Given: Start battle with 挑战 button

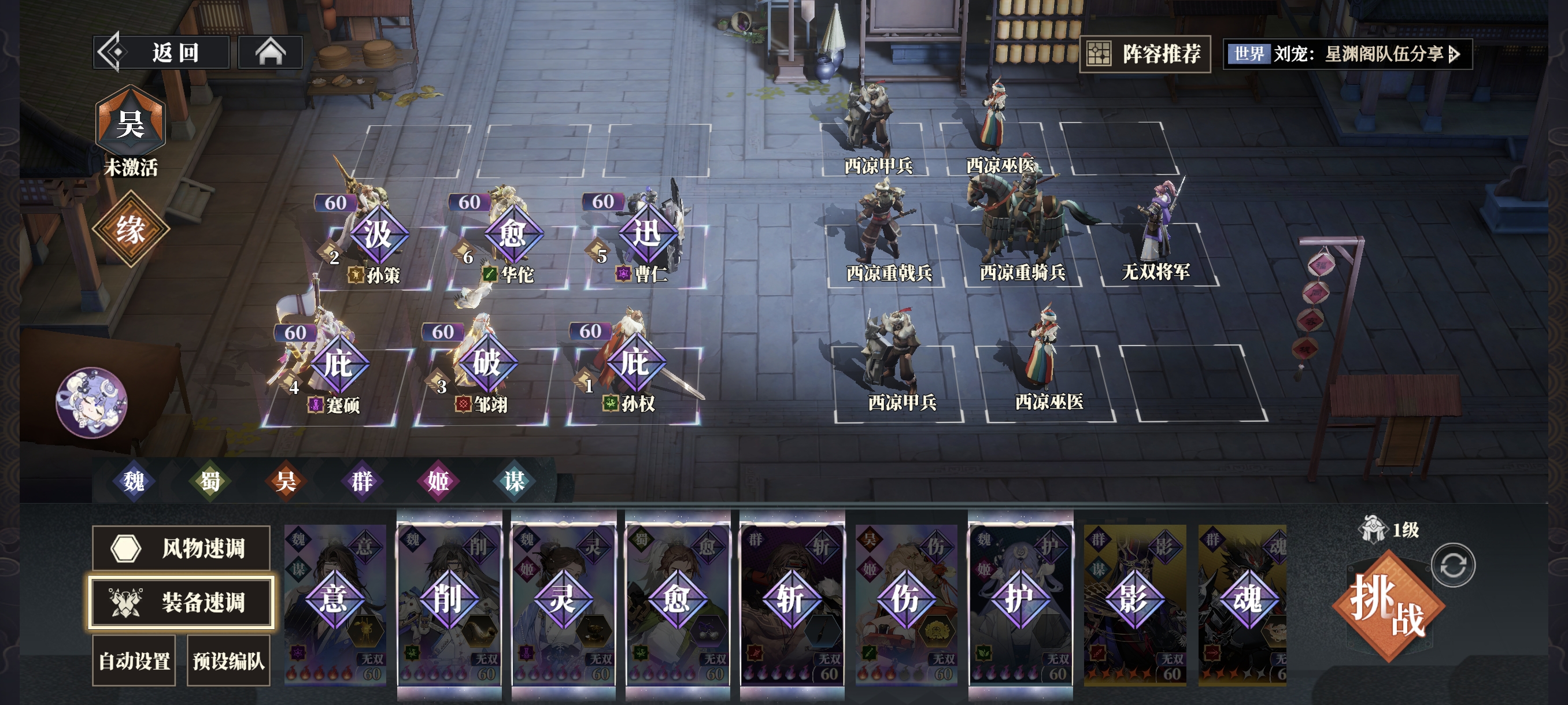Looking at the screenshot, I should (x=1388, y=606).
